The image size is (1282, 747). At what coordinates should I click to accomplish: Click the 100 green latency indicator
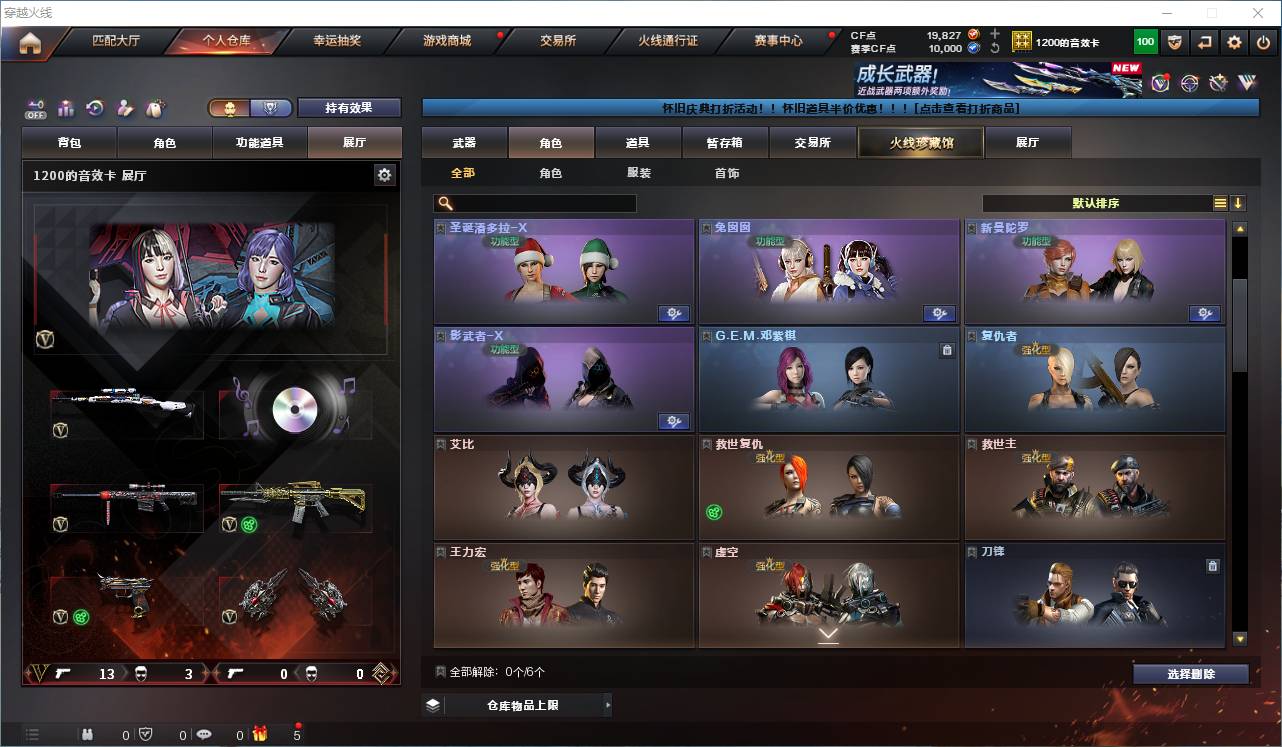[1144, 42]
